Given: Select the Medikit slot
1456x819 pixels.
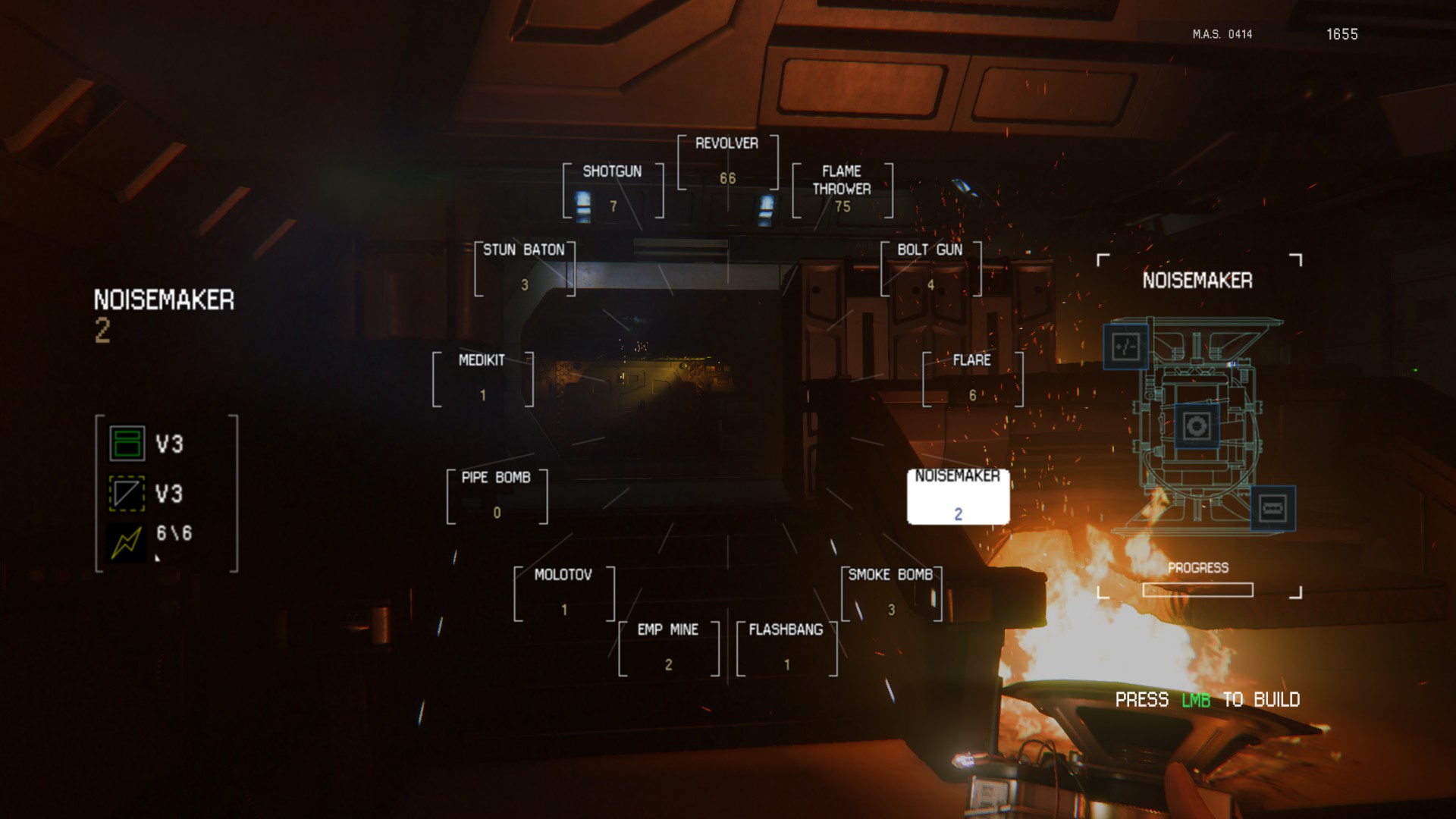Looking at the screenshot, I should 482,378.
